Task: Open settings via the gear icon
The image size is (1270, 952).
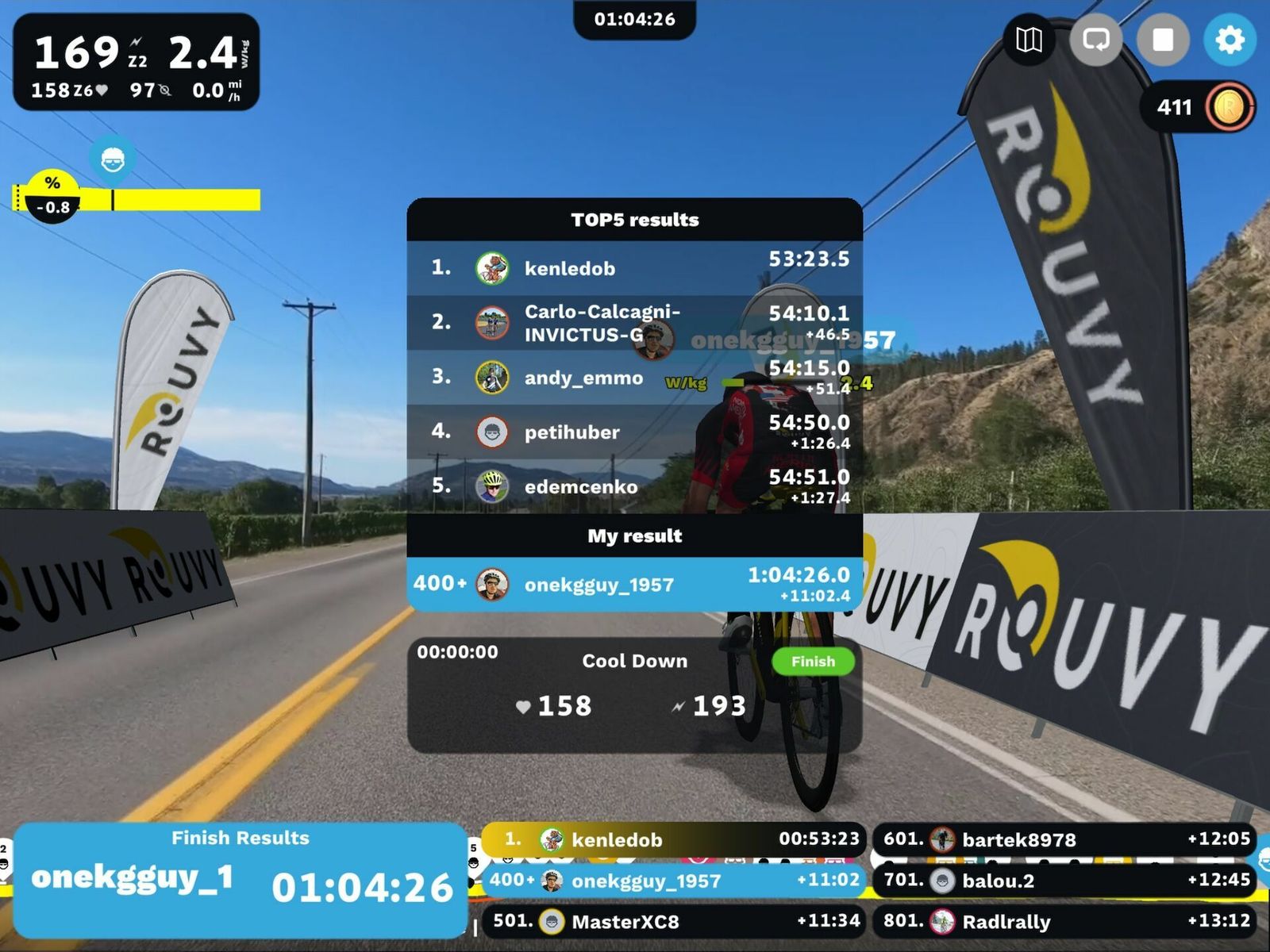Action: [x=1230, y=40]
